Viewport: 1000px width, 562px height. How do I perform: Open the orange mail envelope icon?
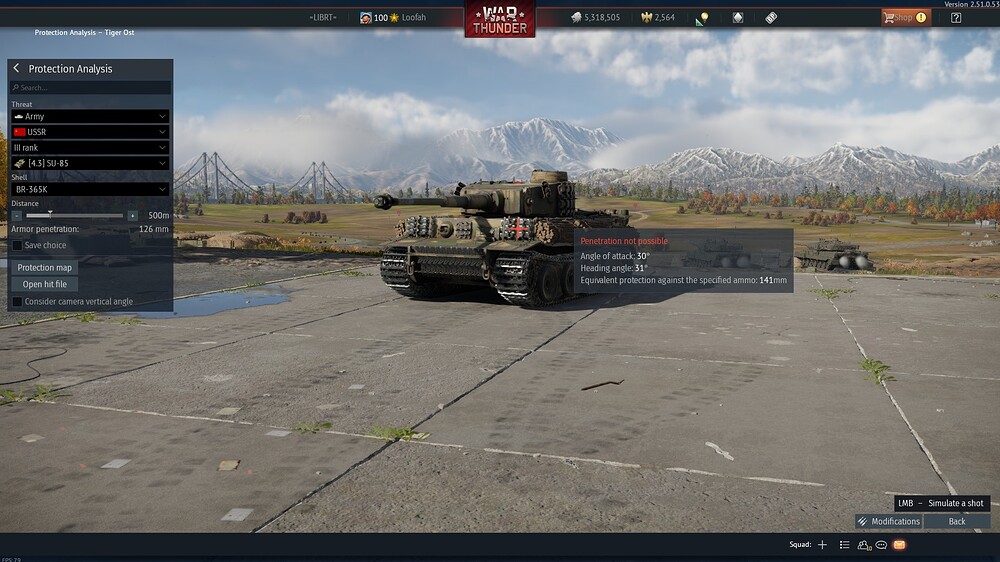click(899, 545)
